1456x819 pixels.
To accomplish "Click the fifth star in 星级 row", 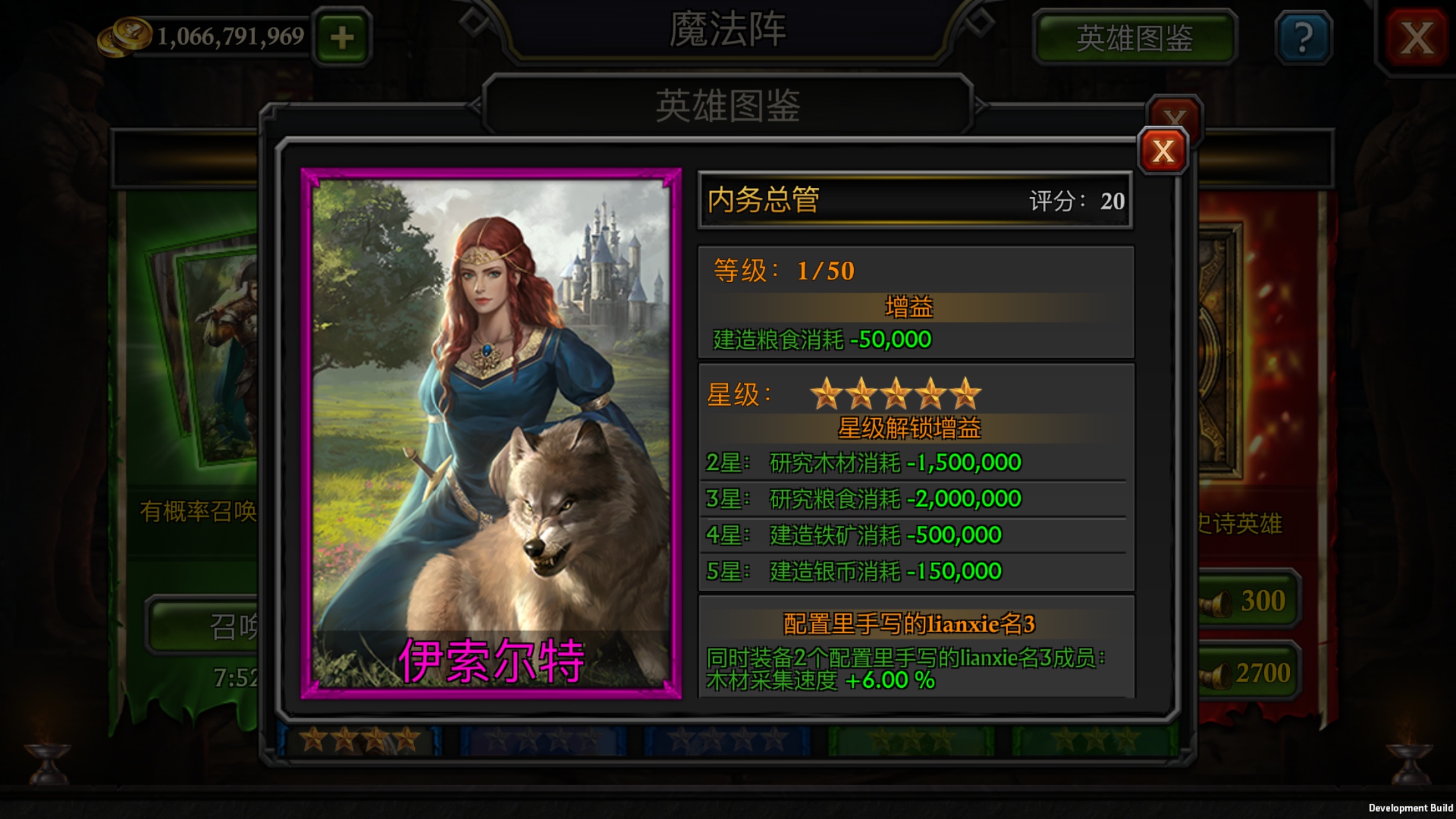I will [x=967, y=394].
